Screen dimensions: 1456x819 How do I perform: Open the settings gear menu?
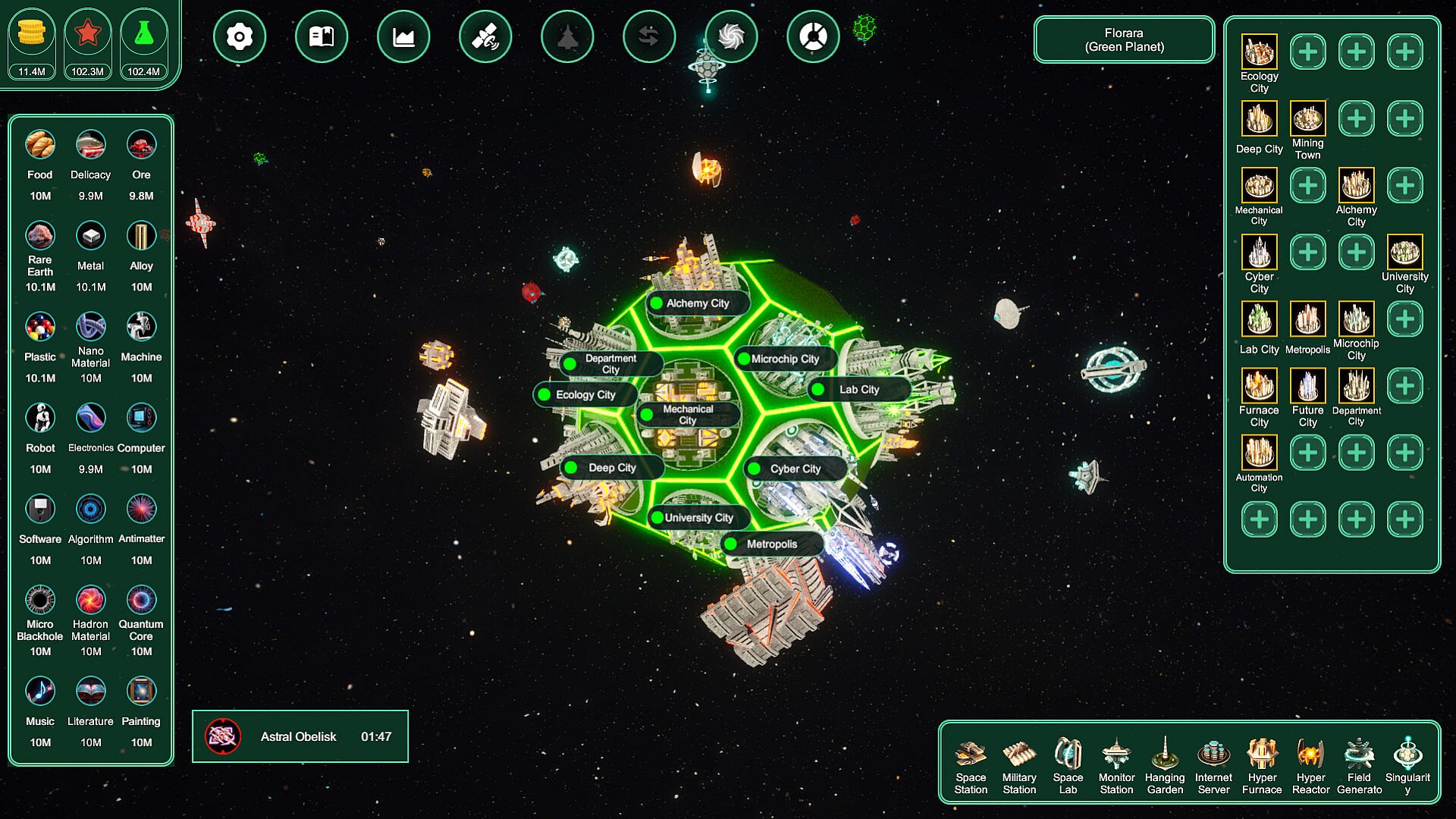coord(240,36)
